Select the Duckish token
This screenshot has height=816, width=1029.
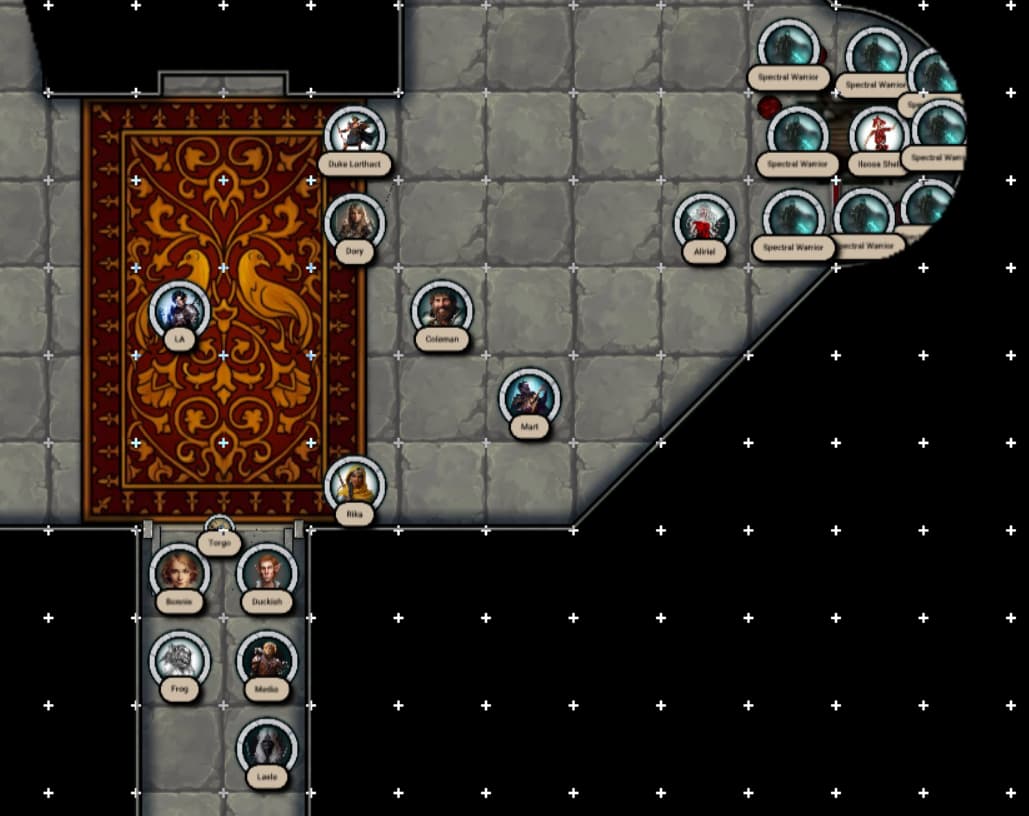[267, 573]
